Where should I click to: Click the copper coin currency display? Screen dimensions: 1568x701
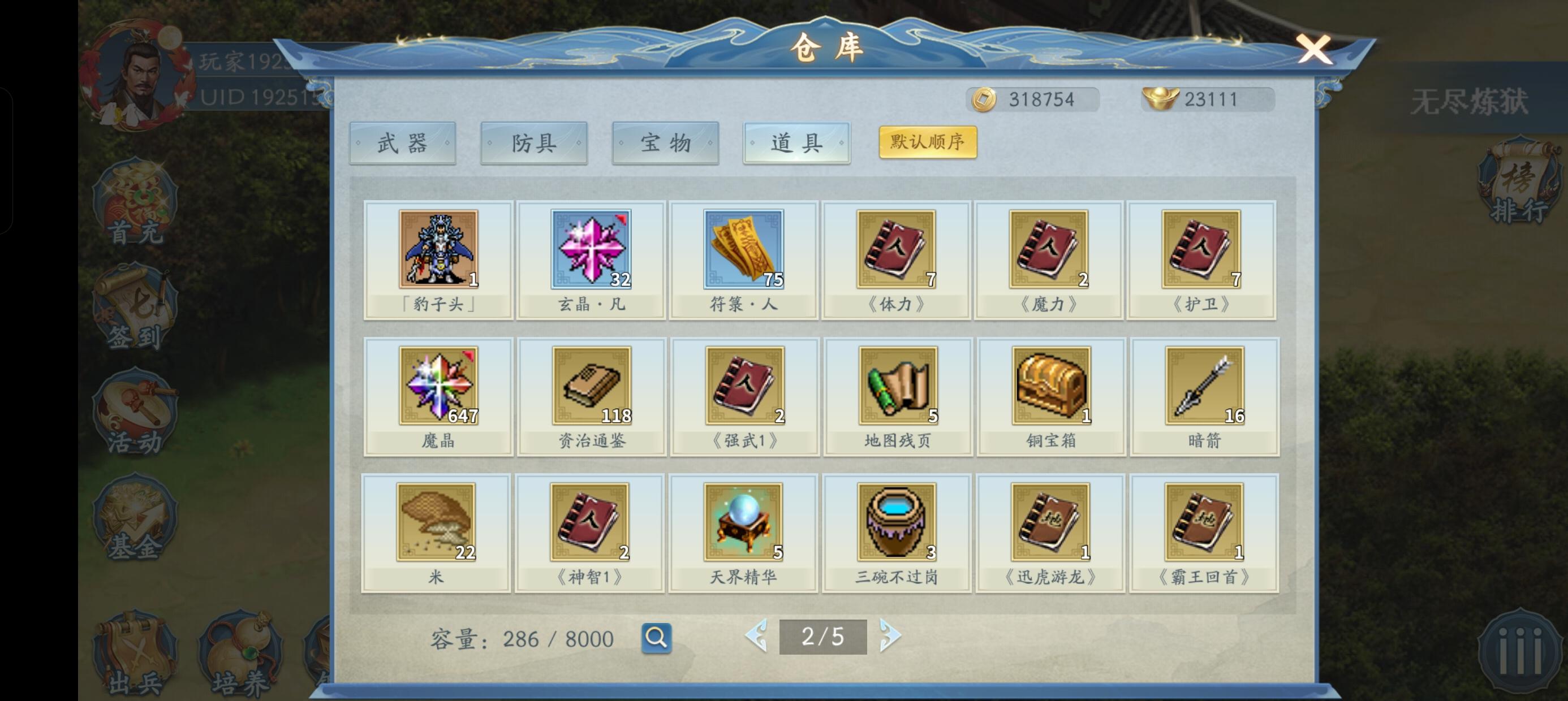tap(1033, 98)
